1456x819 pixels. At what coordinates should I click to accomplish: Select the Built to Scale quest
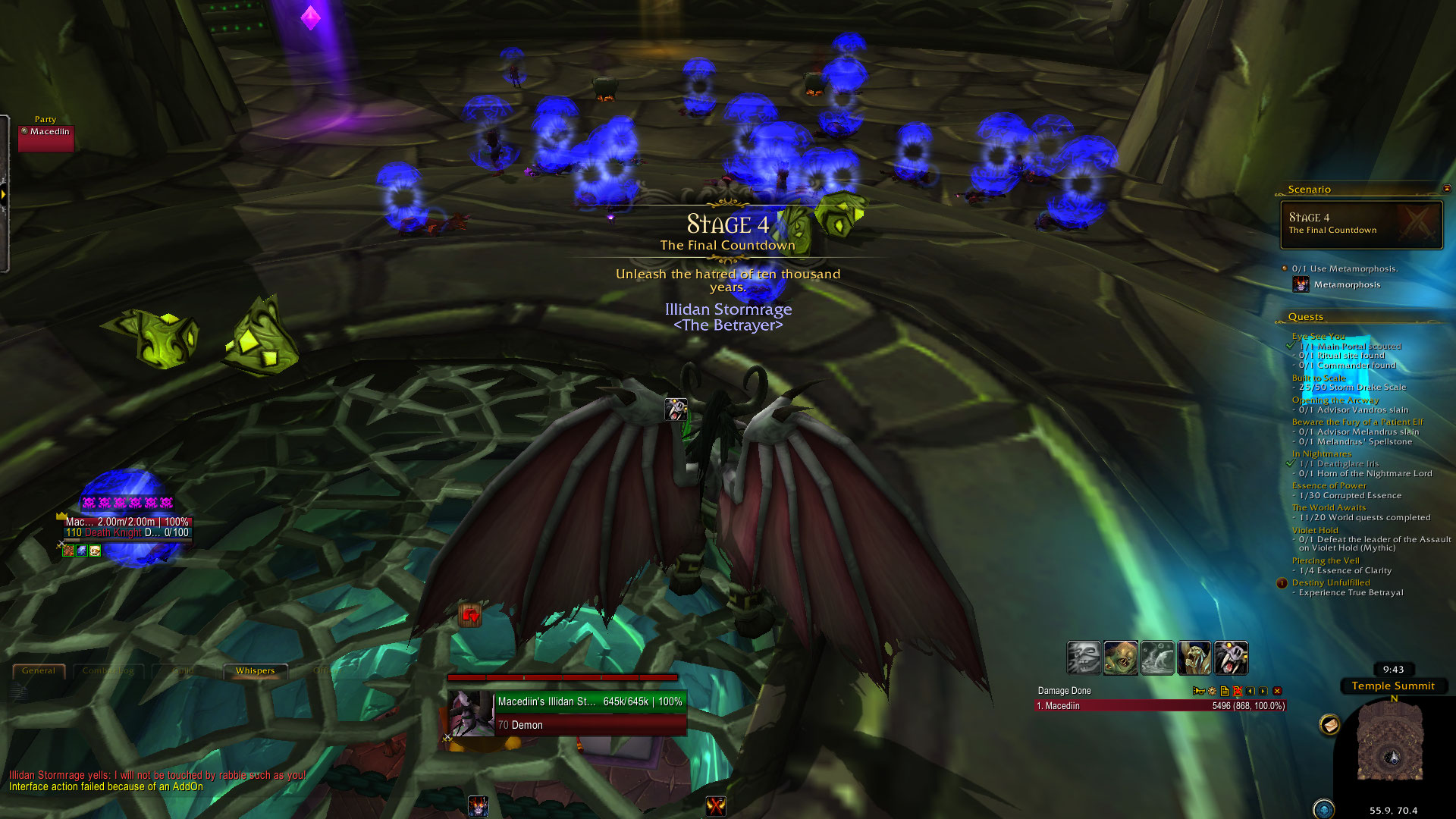tap(1319, 378)
